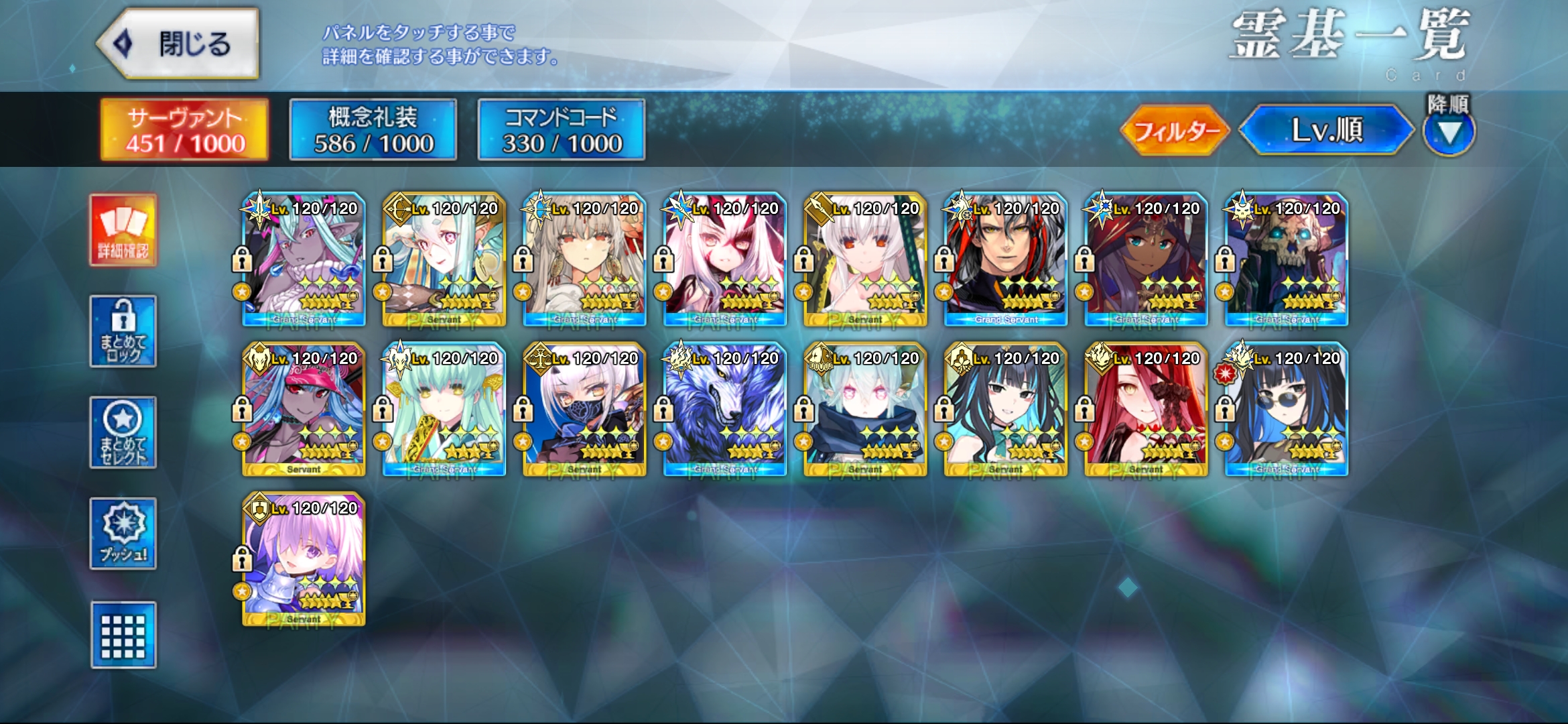The width and height of the screenshot is (1568, 724).
Task: Select the pink-haired shield servant card
Action: (304, 560)
